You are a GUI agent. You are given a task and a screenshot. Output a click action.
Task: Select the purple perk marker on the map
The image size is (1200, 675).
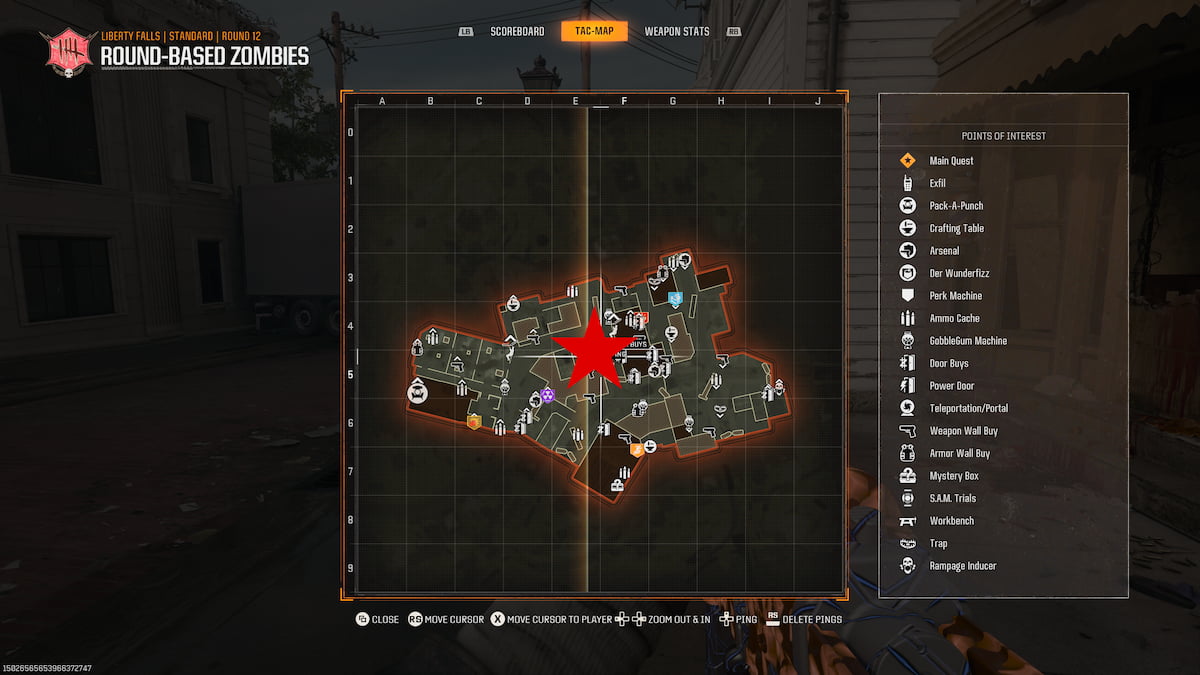coord(548,396)
